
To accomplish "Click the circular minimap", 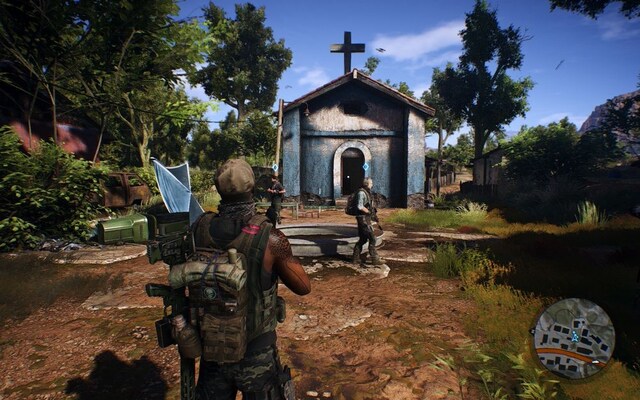I will pyautogui.click(x=573, y=338).
